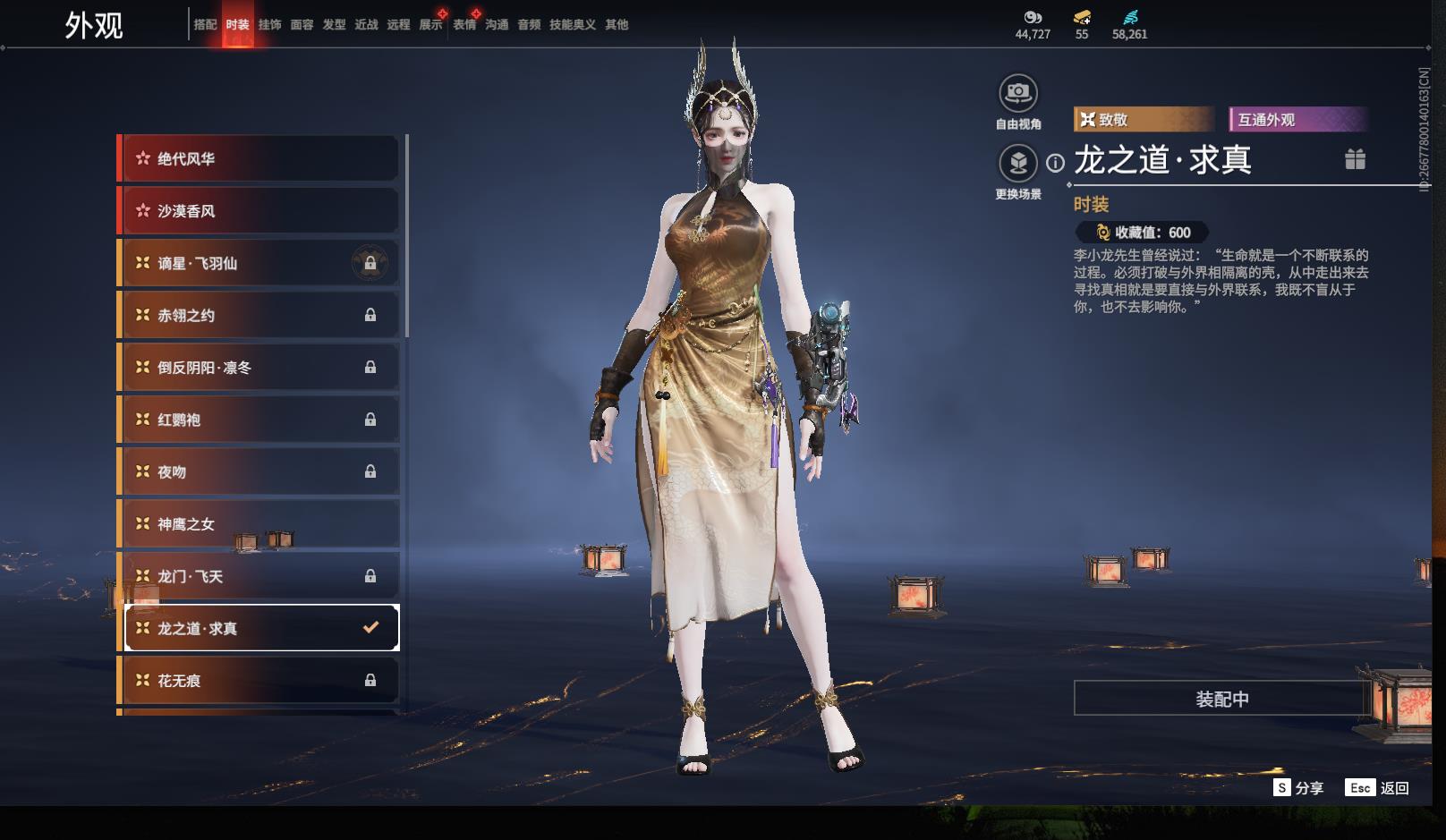1446x840 pixels.
Task: Click the 更换场景 scene button
Action: pyautogui.click(x=1018, y=163)
